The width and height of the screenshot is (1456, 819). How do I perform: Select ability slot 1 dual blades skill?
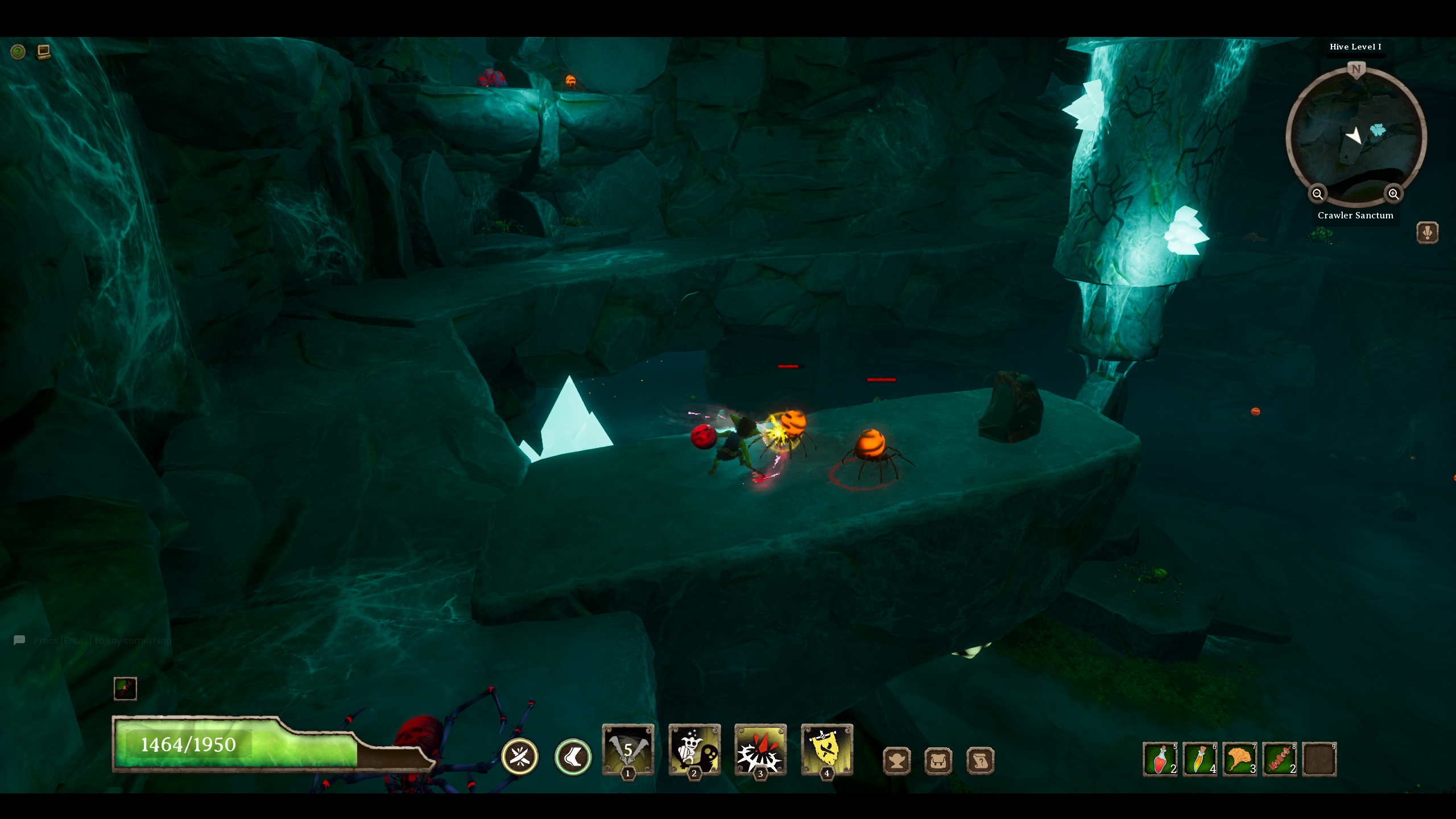pos(628,751)
